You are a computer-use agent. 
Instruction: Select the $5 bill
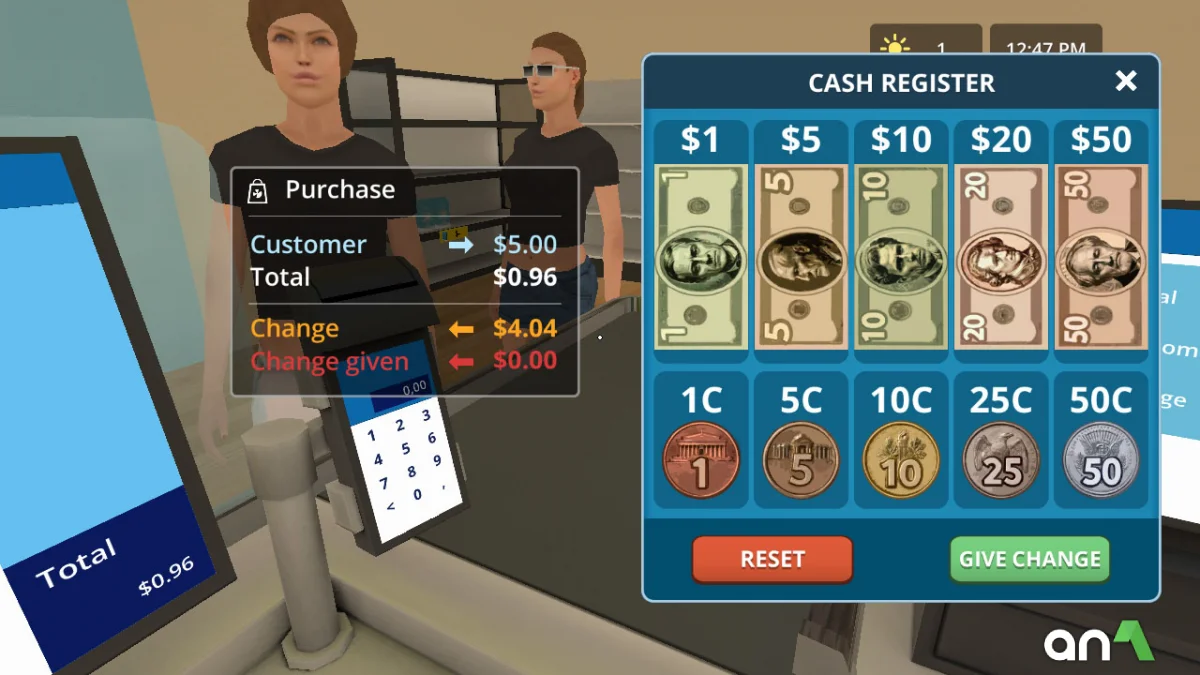point(800,258)
